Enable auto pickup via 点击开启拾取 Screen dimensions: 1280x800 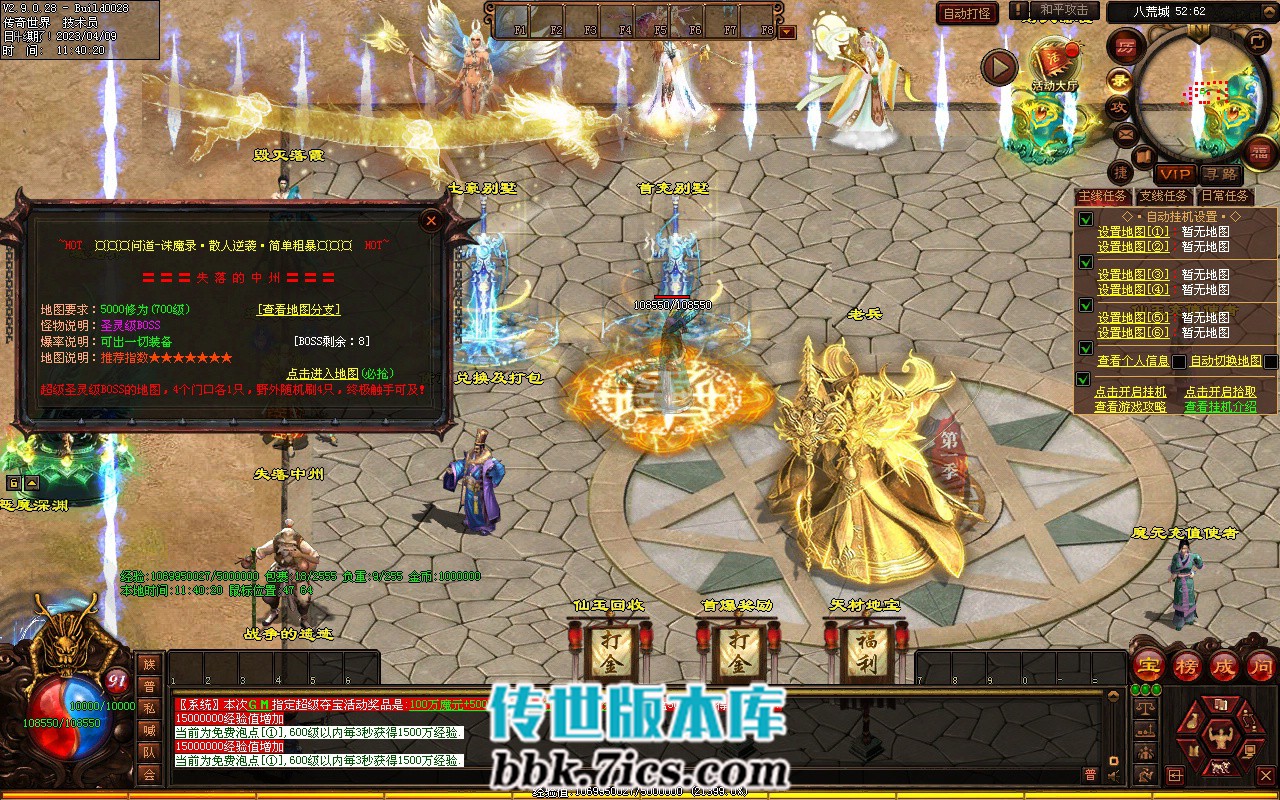1220,392
